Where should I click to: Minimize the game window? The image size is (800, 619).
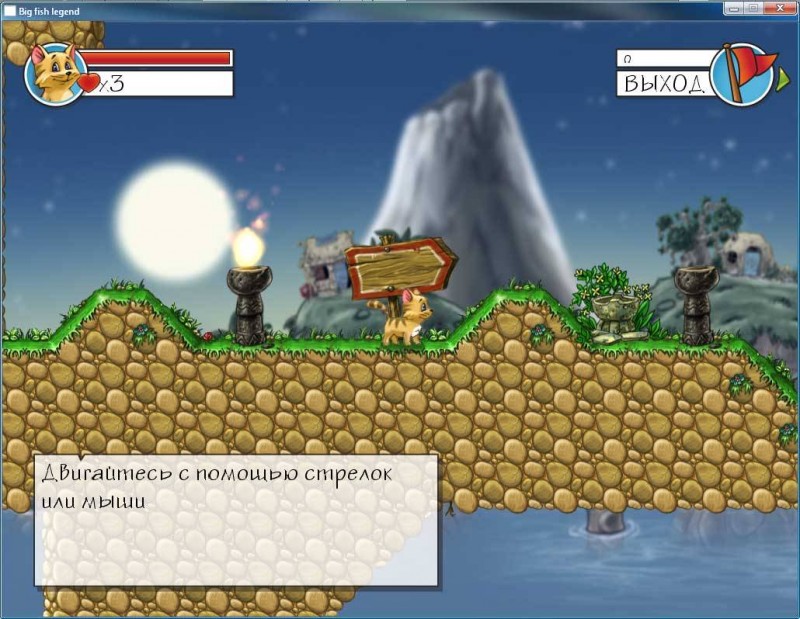[735, 9]
